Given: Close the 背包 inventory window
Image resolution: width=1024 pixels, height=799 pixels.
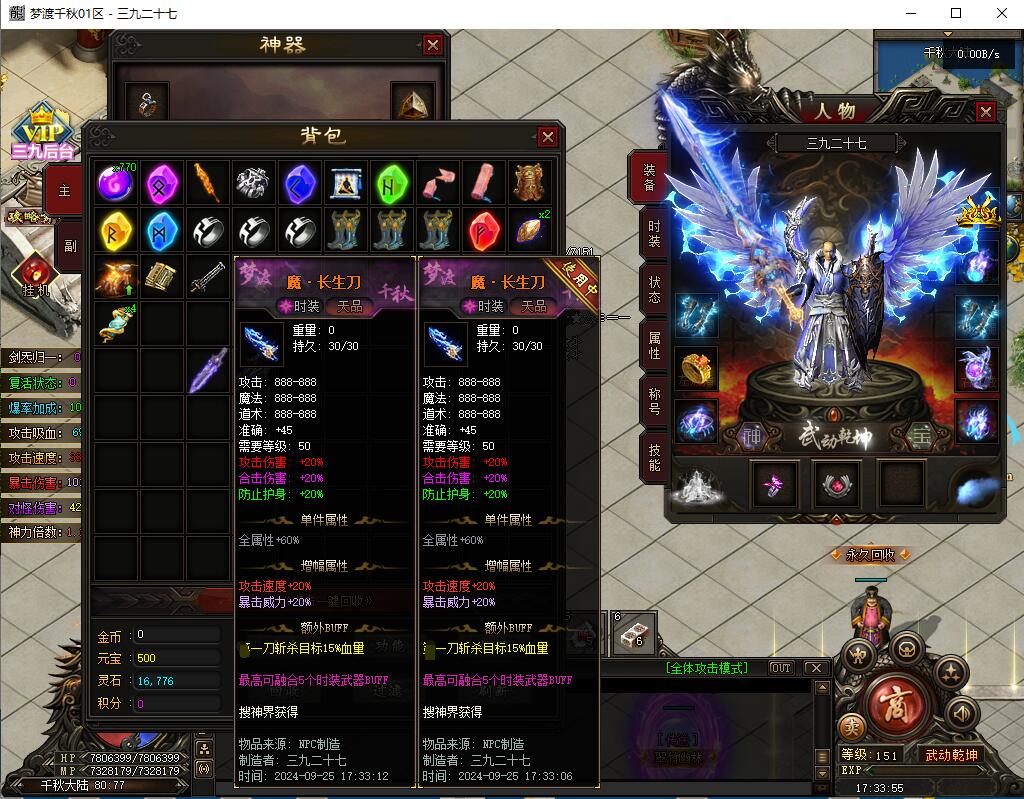Looking at the screenshot, I should coord(547,137).
